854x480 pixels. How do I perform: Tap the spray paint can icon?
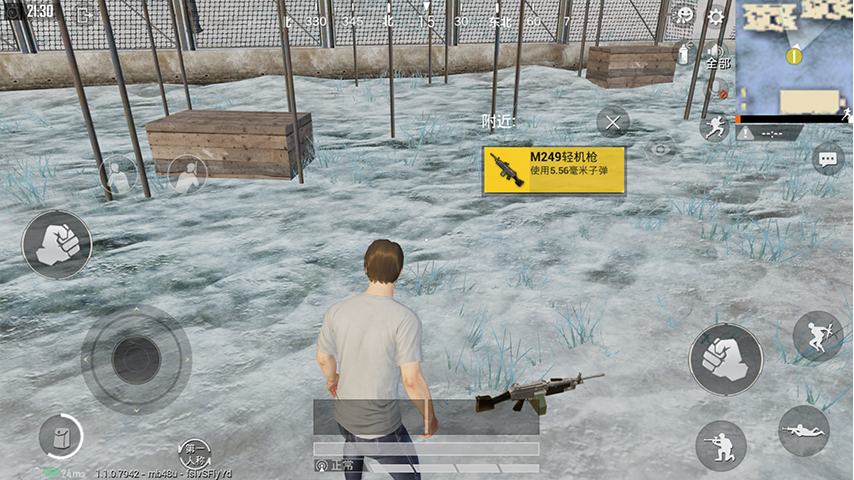(x=684, y=53)
